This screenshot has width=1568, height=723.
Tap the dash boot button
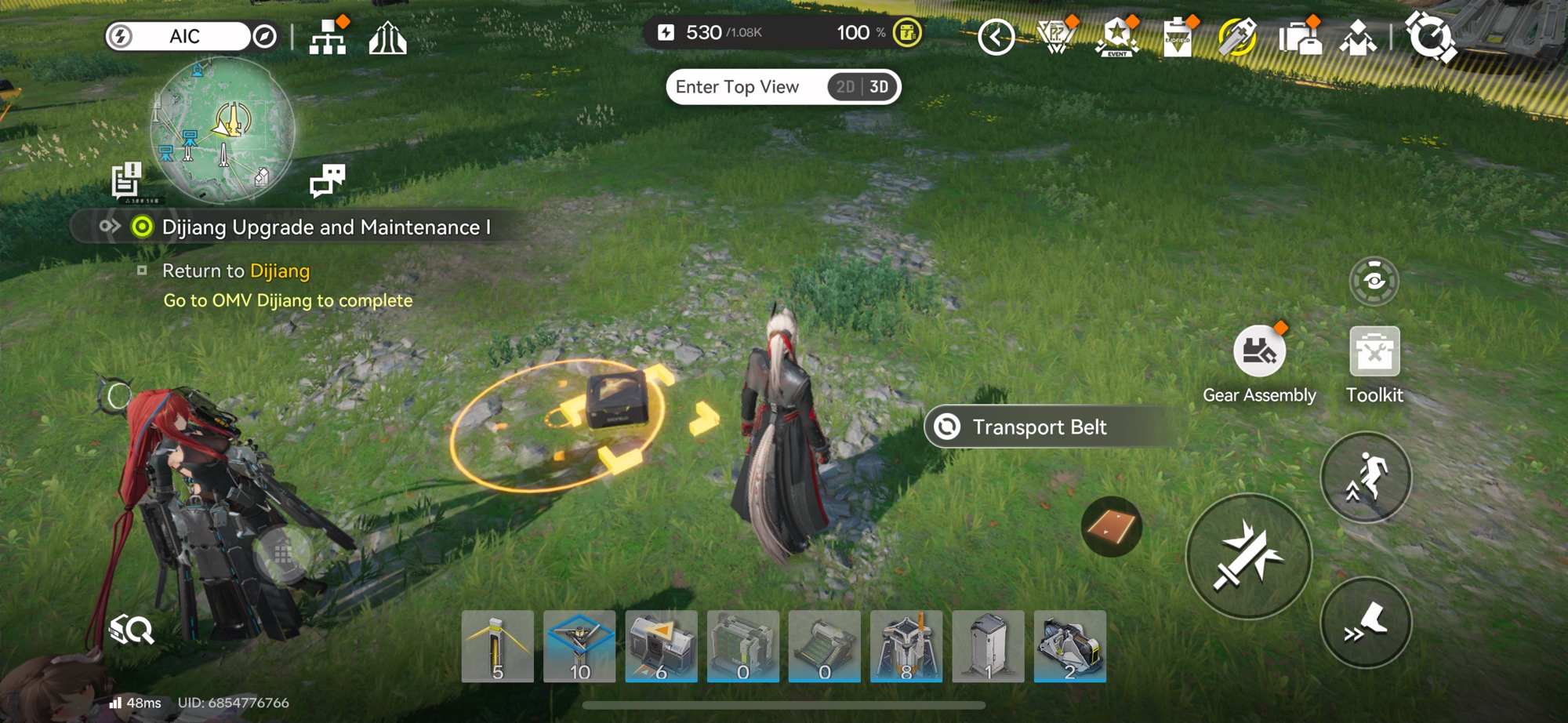(x=1366, y=623)
